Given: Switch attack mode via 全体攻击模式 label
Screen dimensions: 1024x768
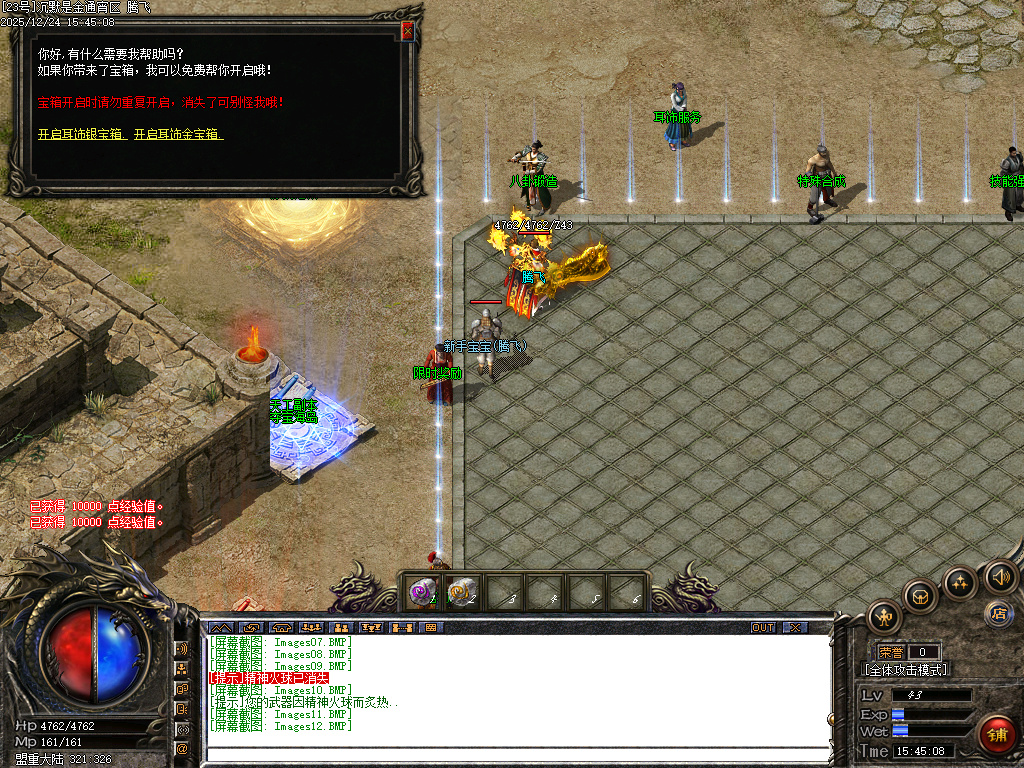Looking at the screenshot, I should tap(906, 670).
